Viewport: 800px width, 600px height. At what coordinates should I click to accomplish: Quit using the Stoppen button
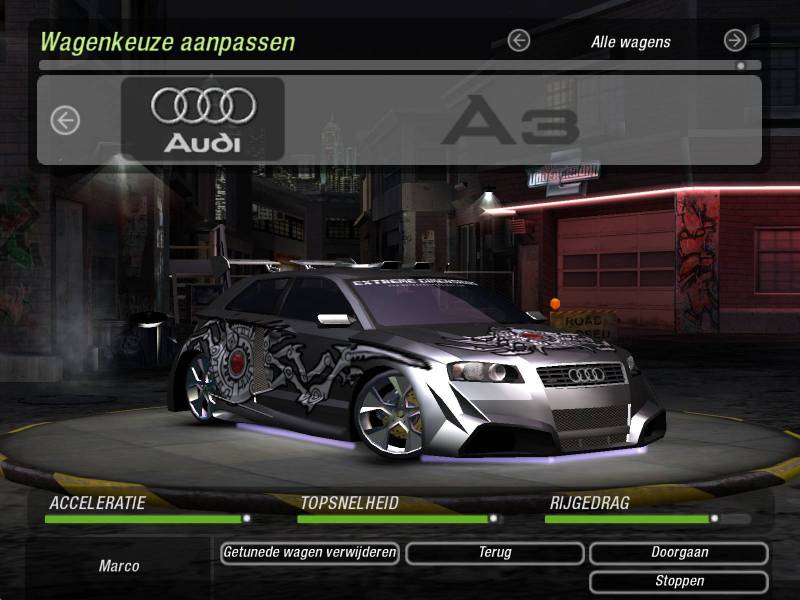(x=679, y=581)
